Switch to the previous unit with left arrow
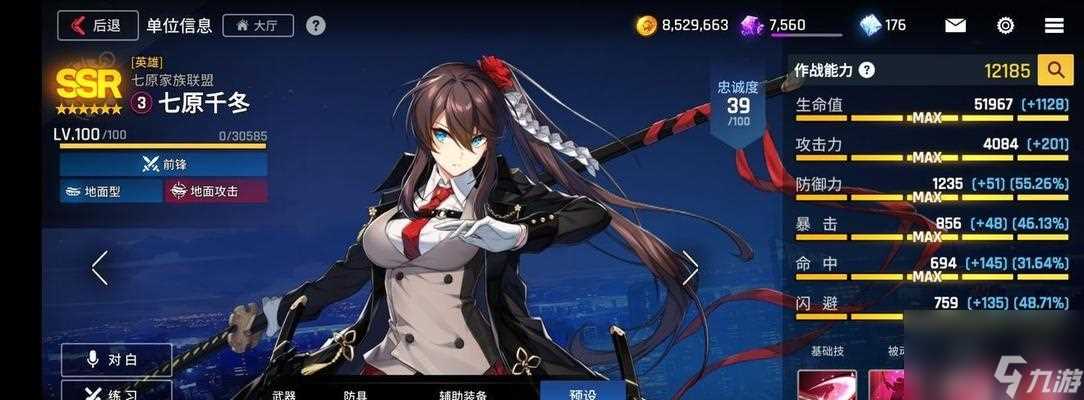Viewport: 1084px width, 400px height. click(99, 267)
